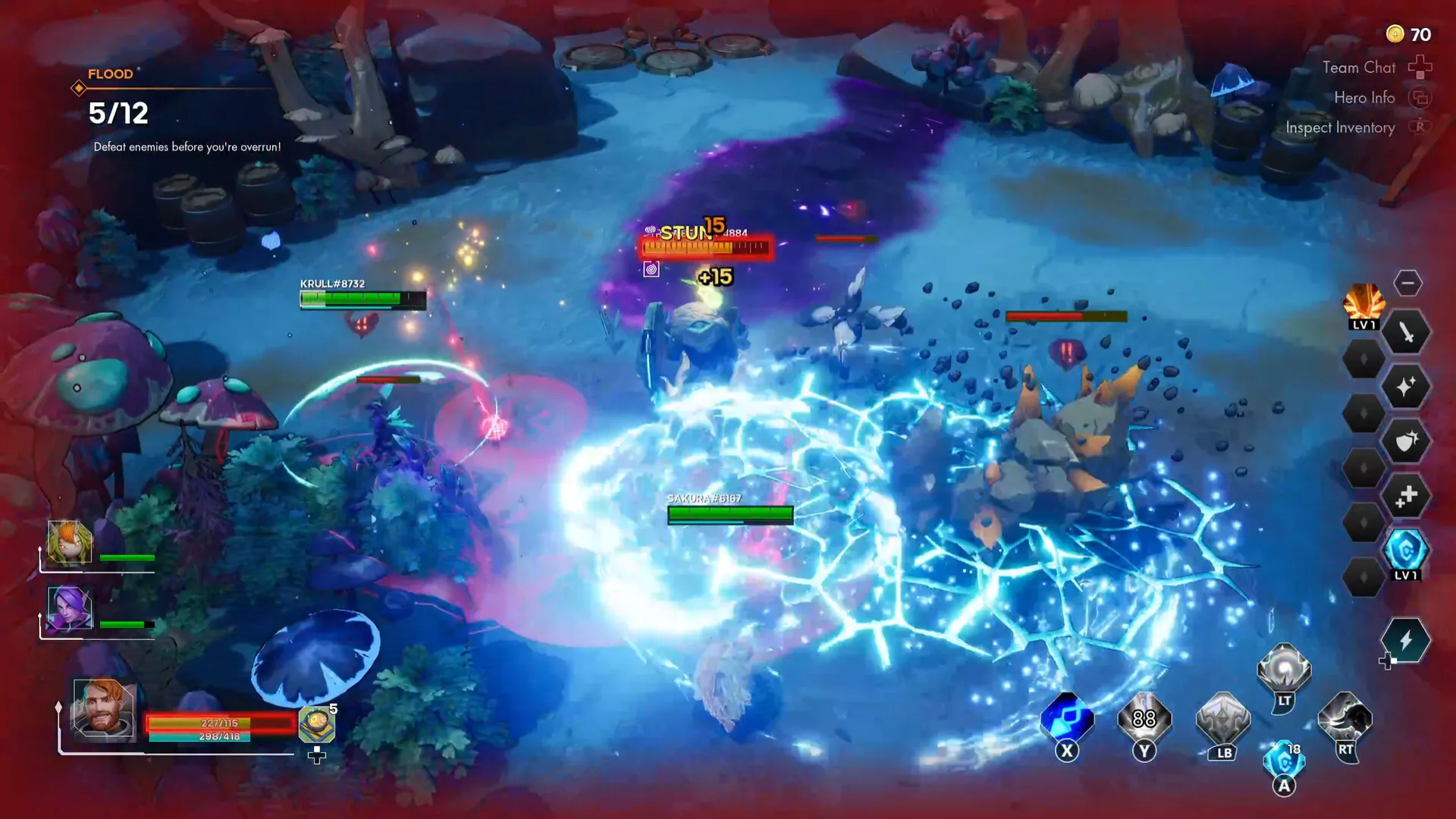
Task: Select the shield upgrade category
Action: pos(1406,442)
